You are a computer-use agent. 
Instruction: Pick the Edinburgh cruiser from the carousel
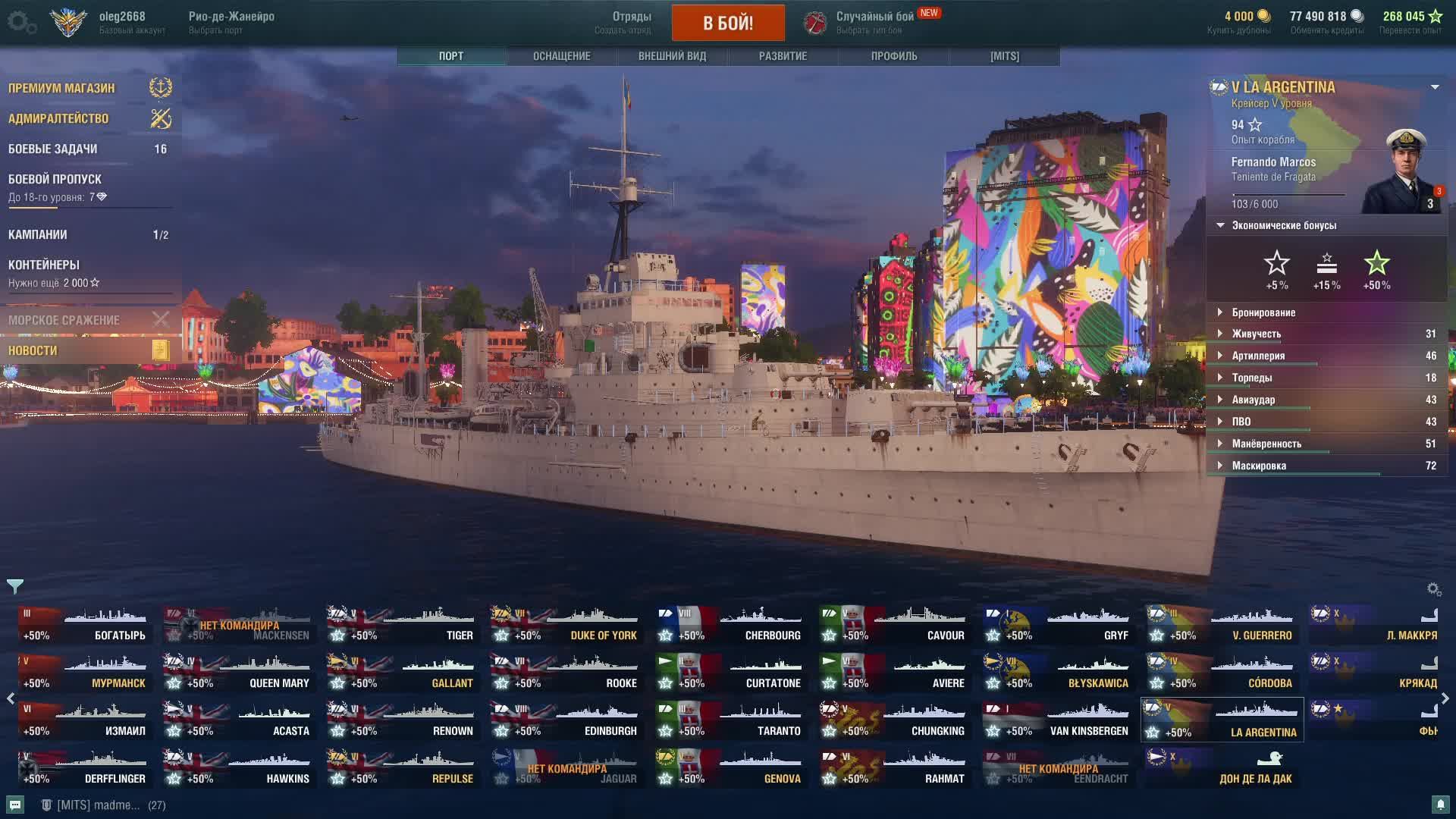(566, 720)
